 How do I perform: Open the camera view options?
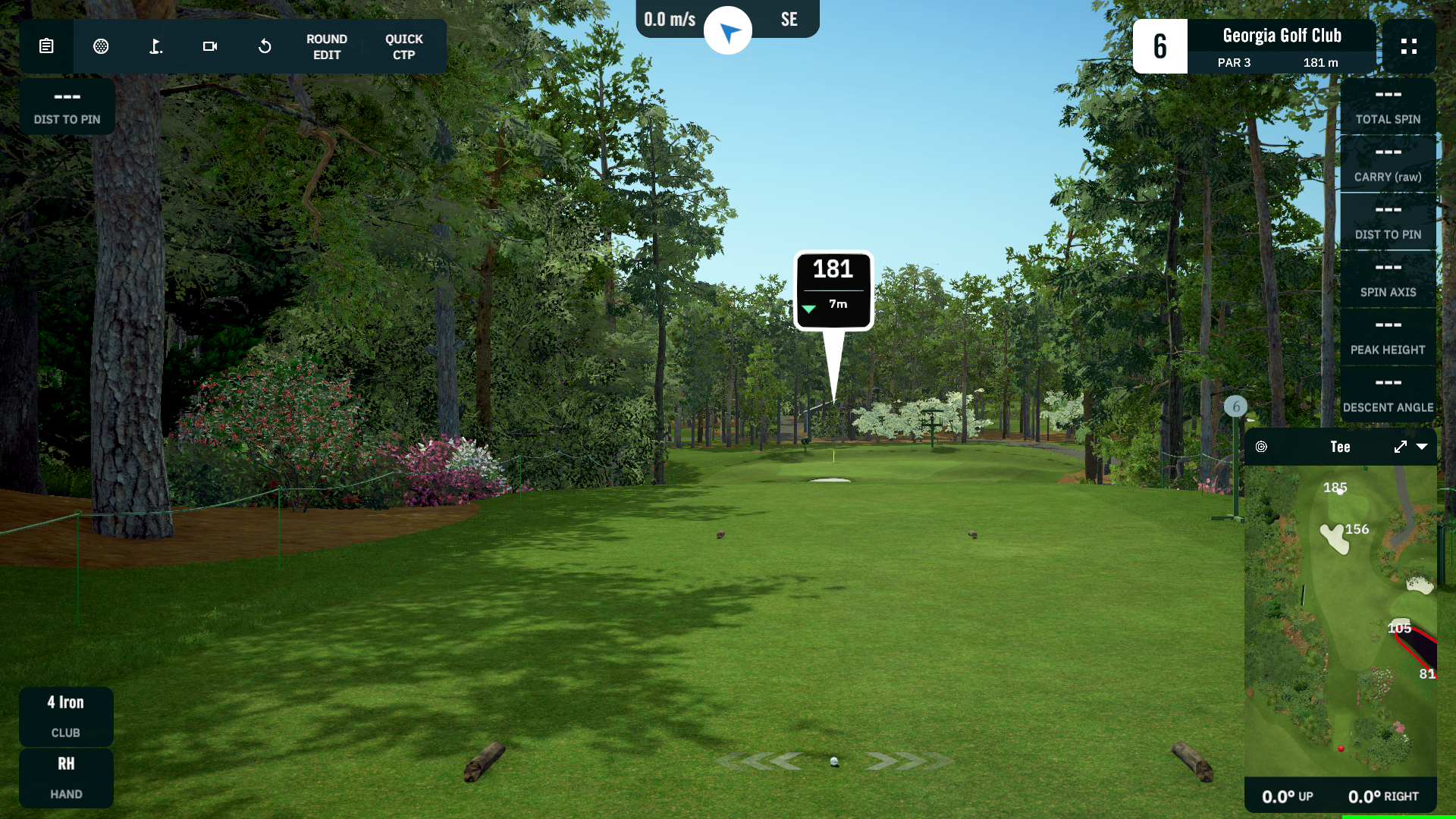210,46
